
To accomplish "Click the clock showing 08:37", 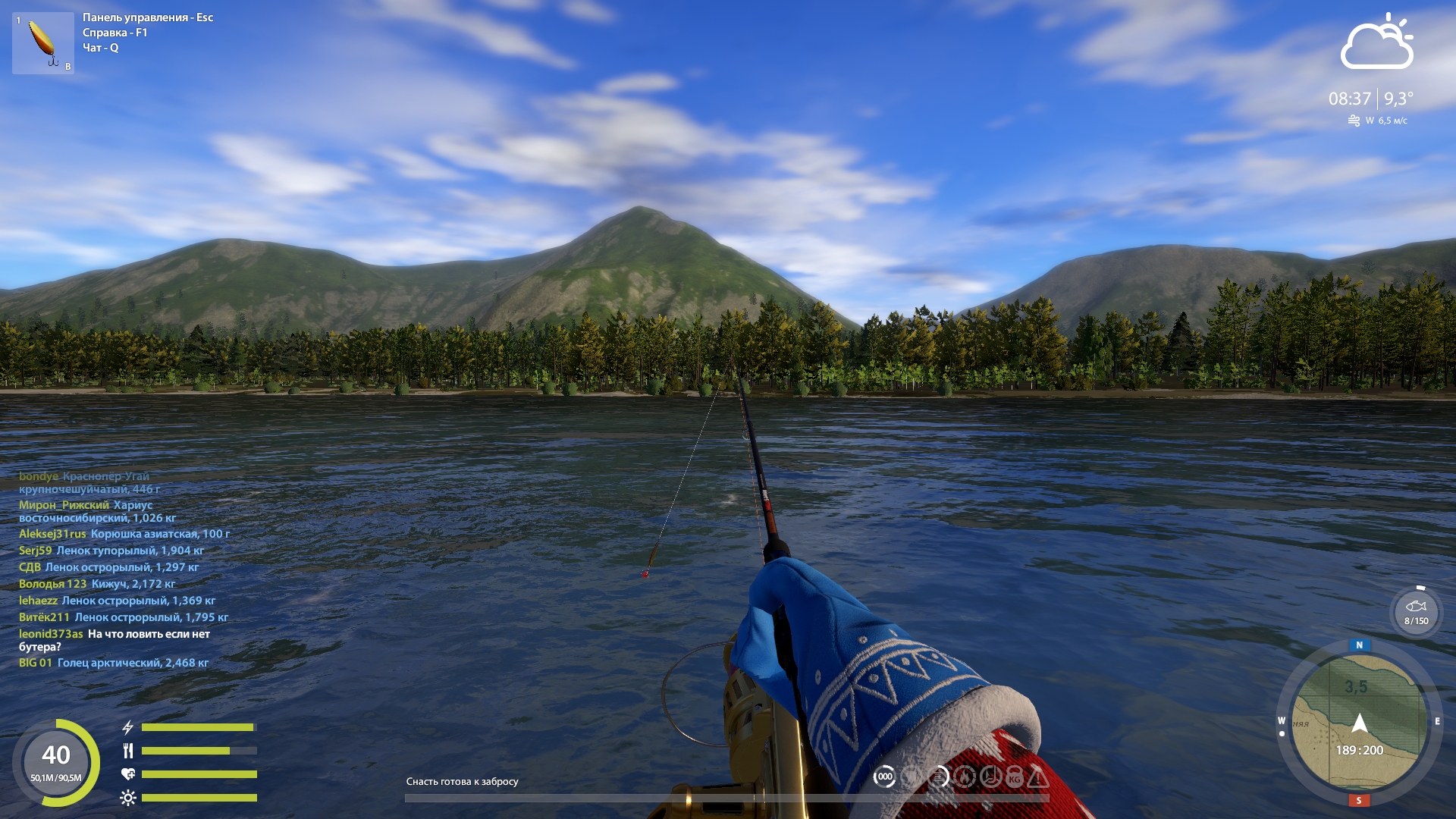I will click(x=1348, y=97).
